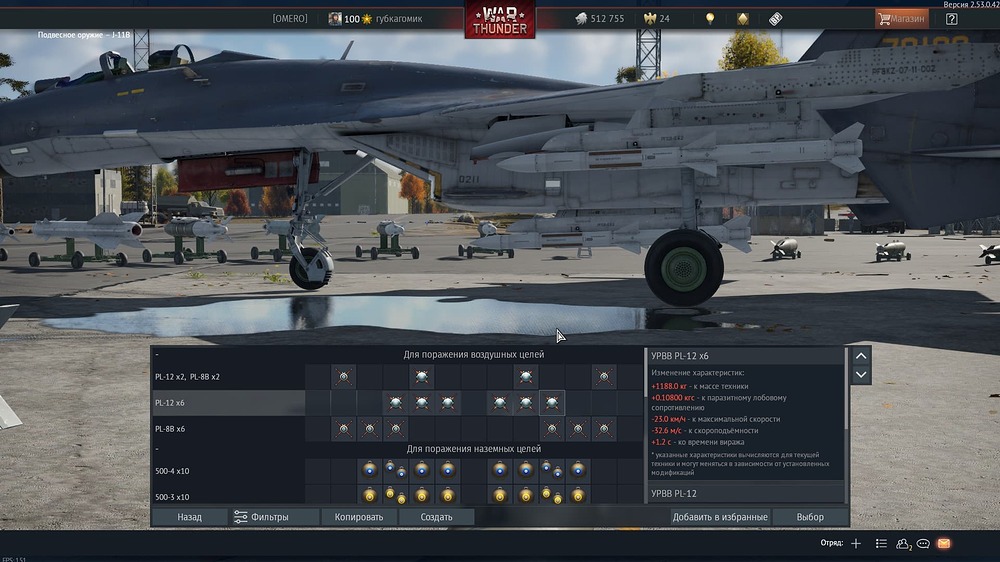
Task: Click the War Thunder logo
Action: click(x=499, y=20)
